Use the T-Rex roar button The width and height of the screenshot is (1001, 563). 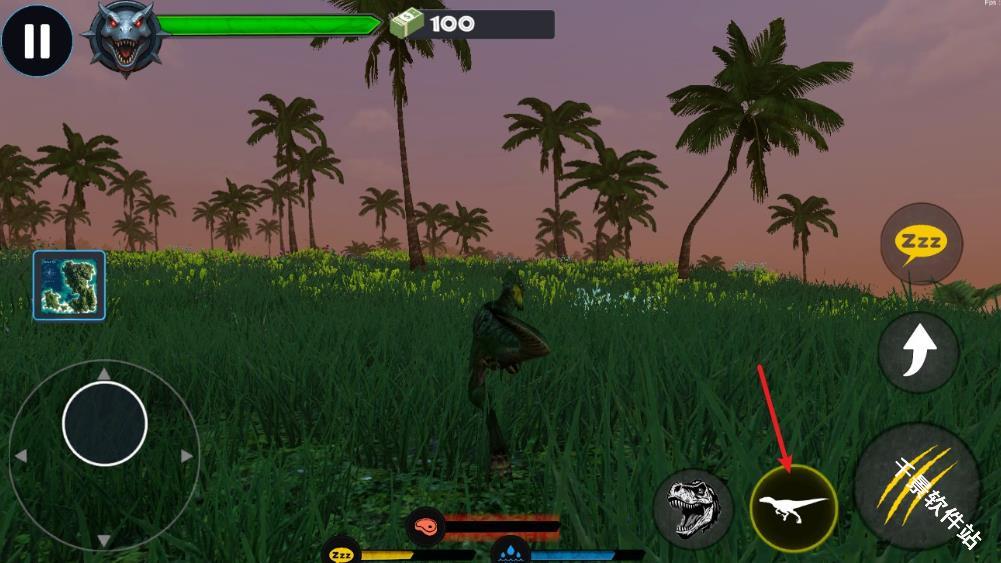pos(693,508)
